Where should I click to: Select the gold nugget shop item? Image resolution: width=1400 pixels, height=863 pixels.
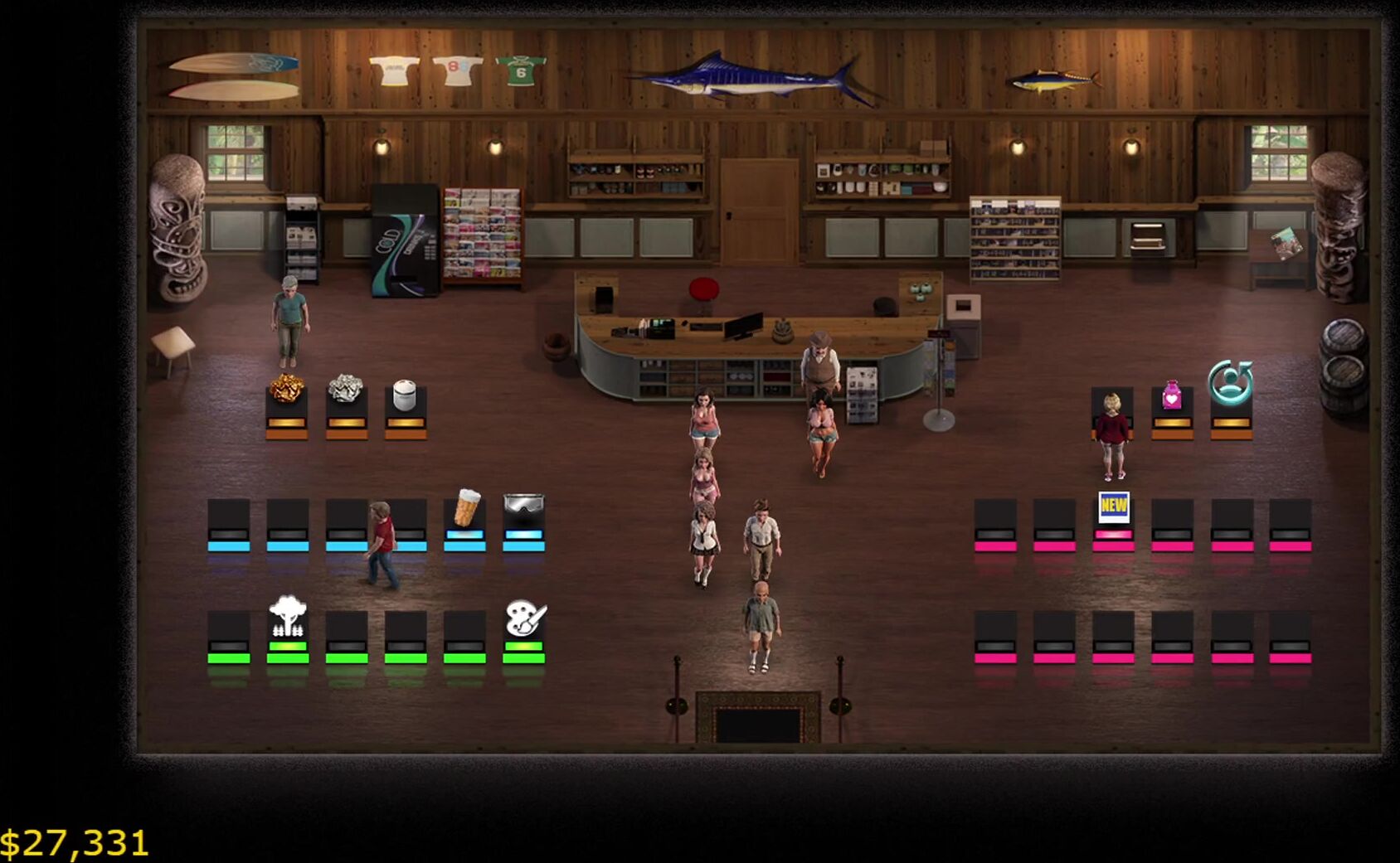point(286,389)
